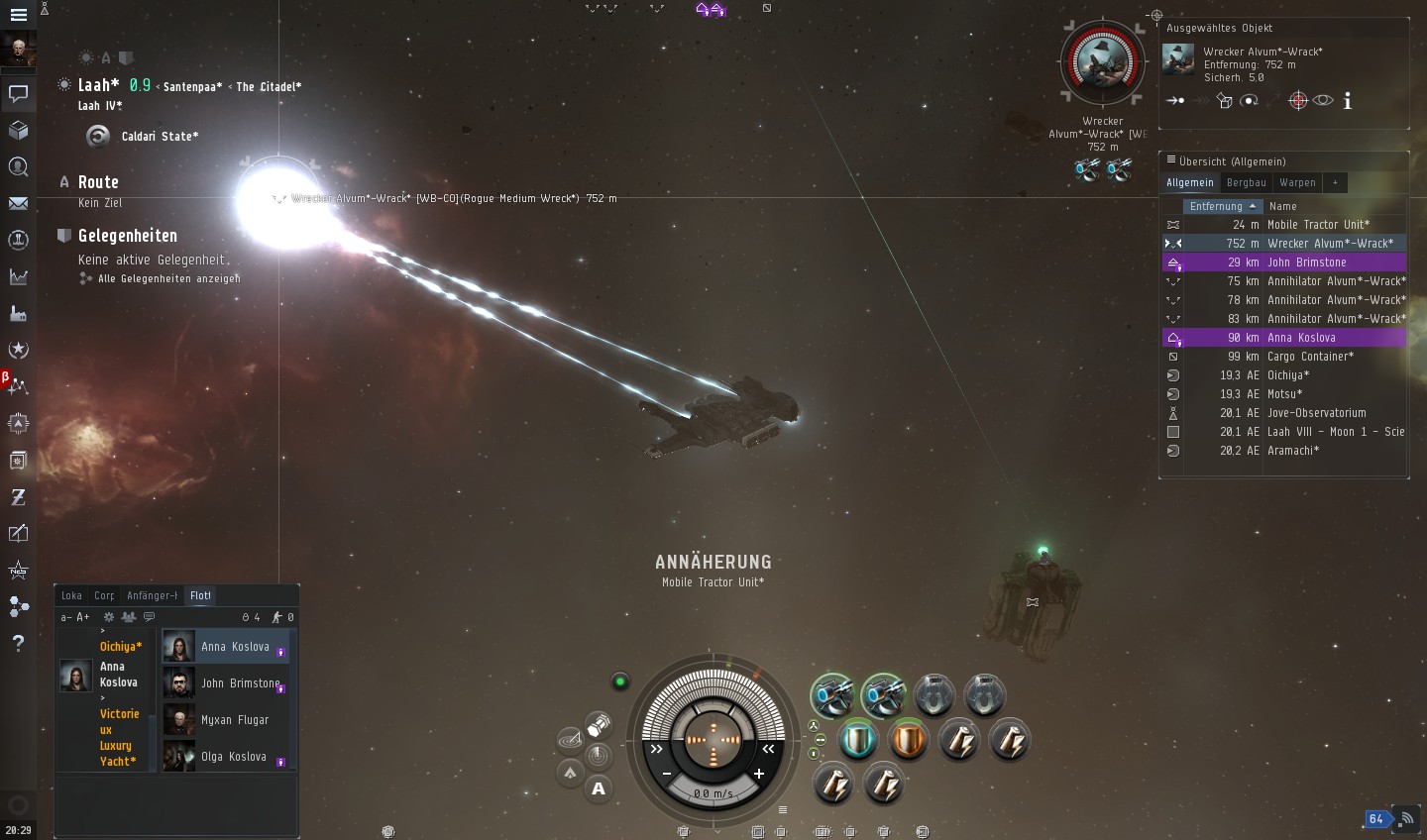Open the Corp chat tab
The image size is (1427, 840).
[104, 595]
